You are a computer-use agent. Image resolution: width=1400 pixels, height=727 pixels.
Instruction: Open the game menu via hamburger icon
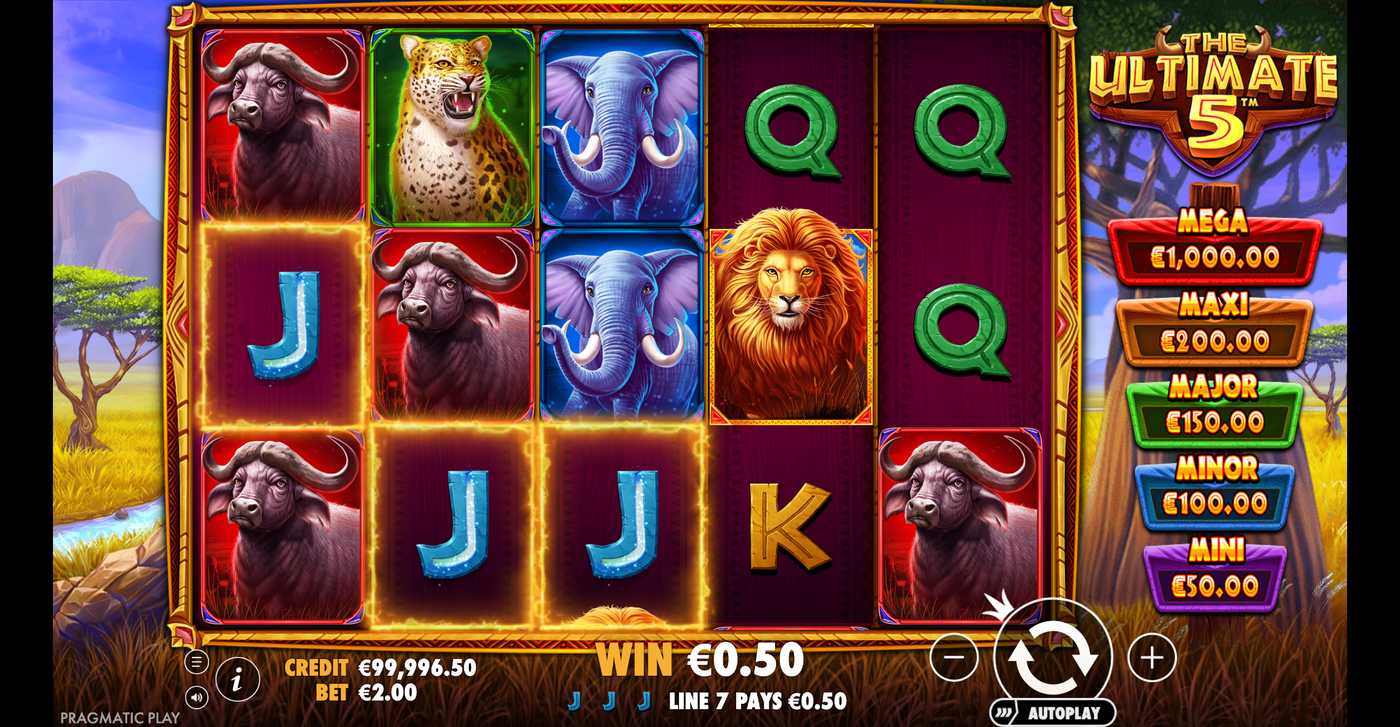point(196,660)
